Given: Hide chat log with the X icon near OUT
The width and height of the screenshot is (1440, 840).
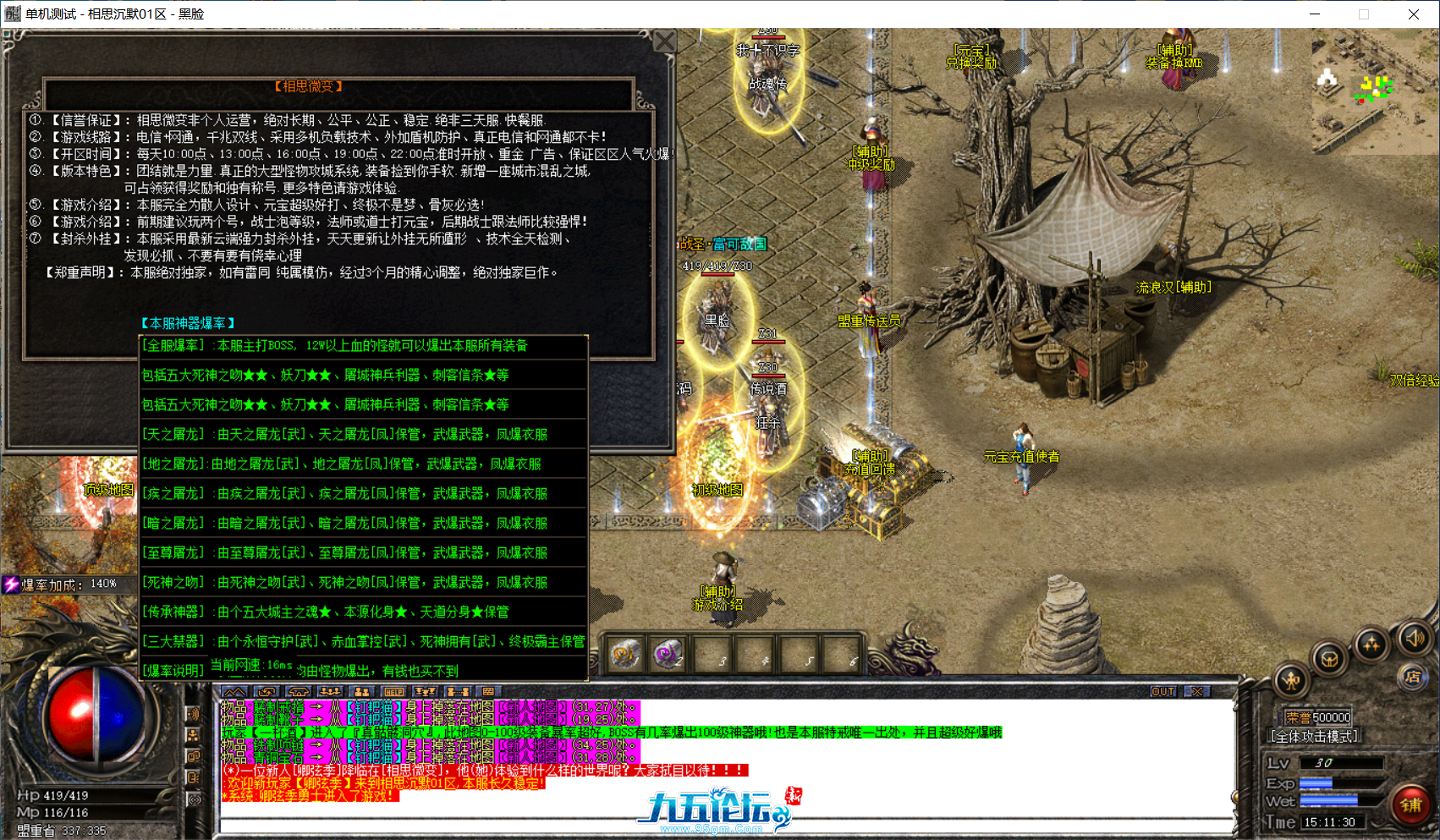Looking at the screenshot, I should point(1195,691).
